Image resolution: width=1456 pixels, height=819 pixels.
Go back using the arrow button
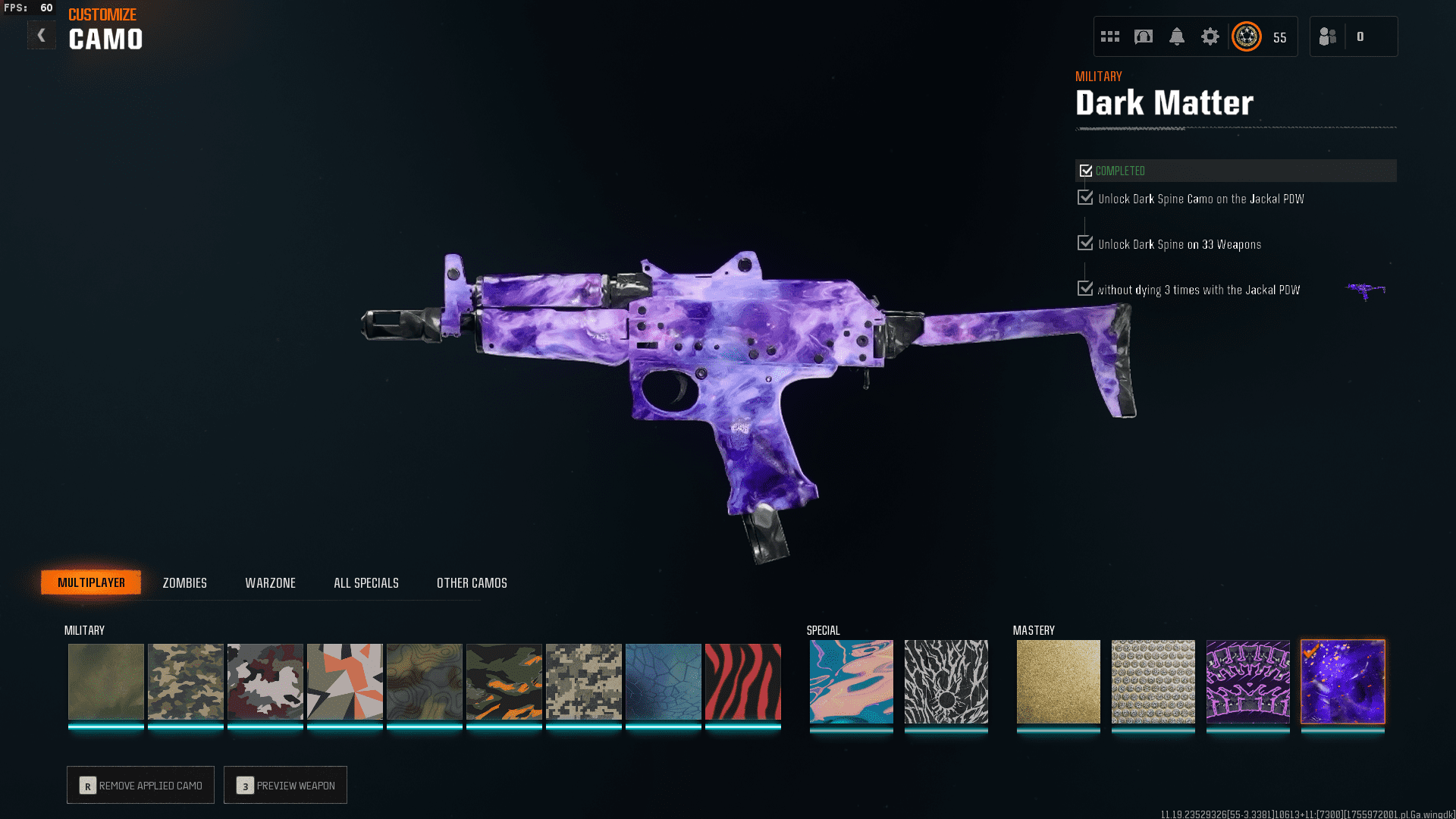click(x=42, y=35)
